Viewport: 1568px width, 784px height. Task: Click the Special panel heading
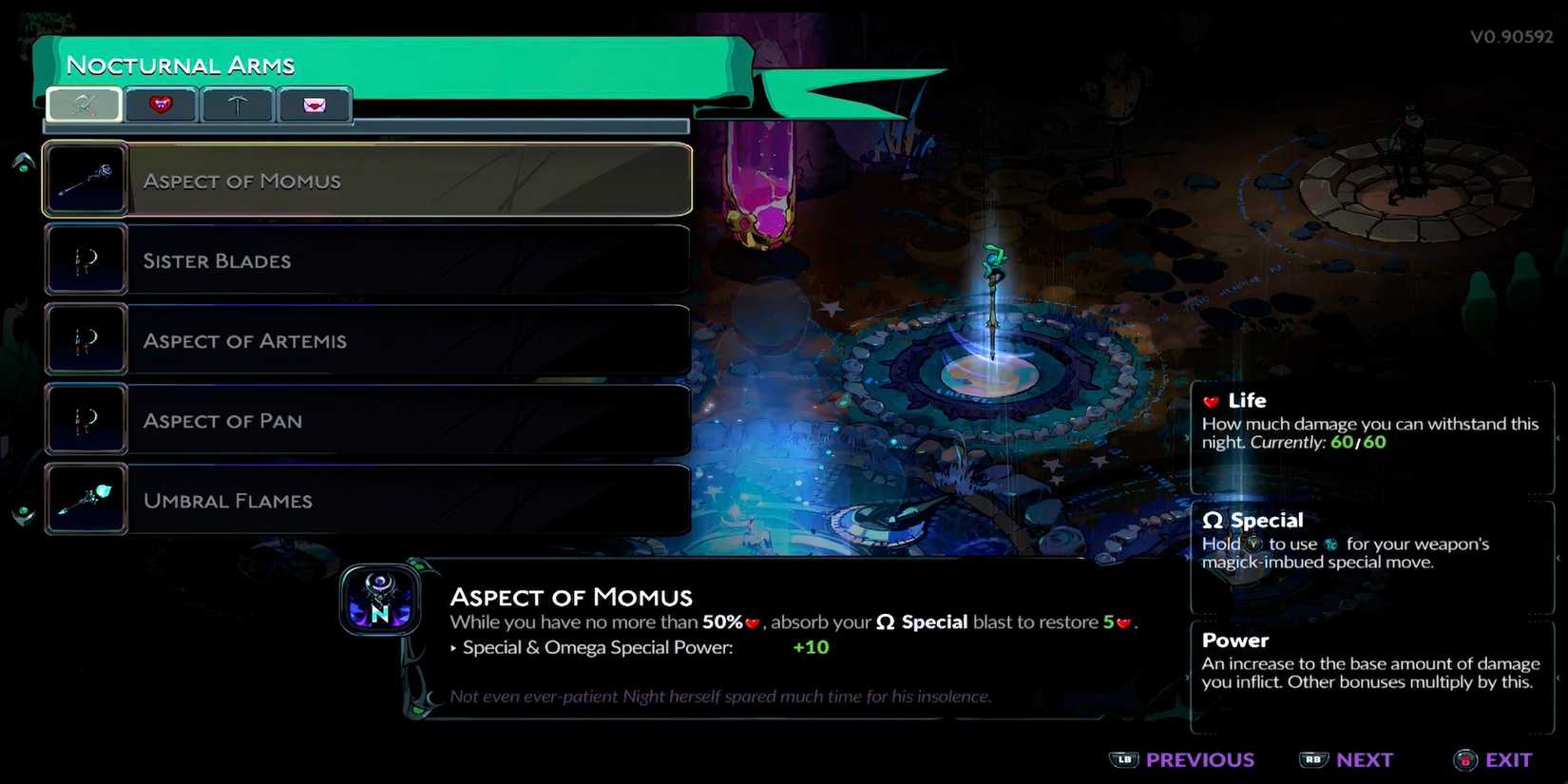click(1266, 520)
